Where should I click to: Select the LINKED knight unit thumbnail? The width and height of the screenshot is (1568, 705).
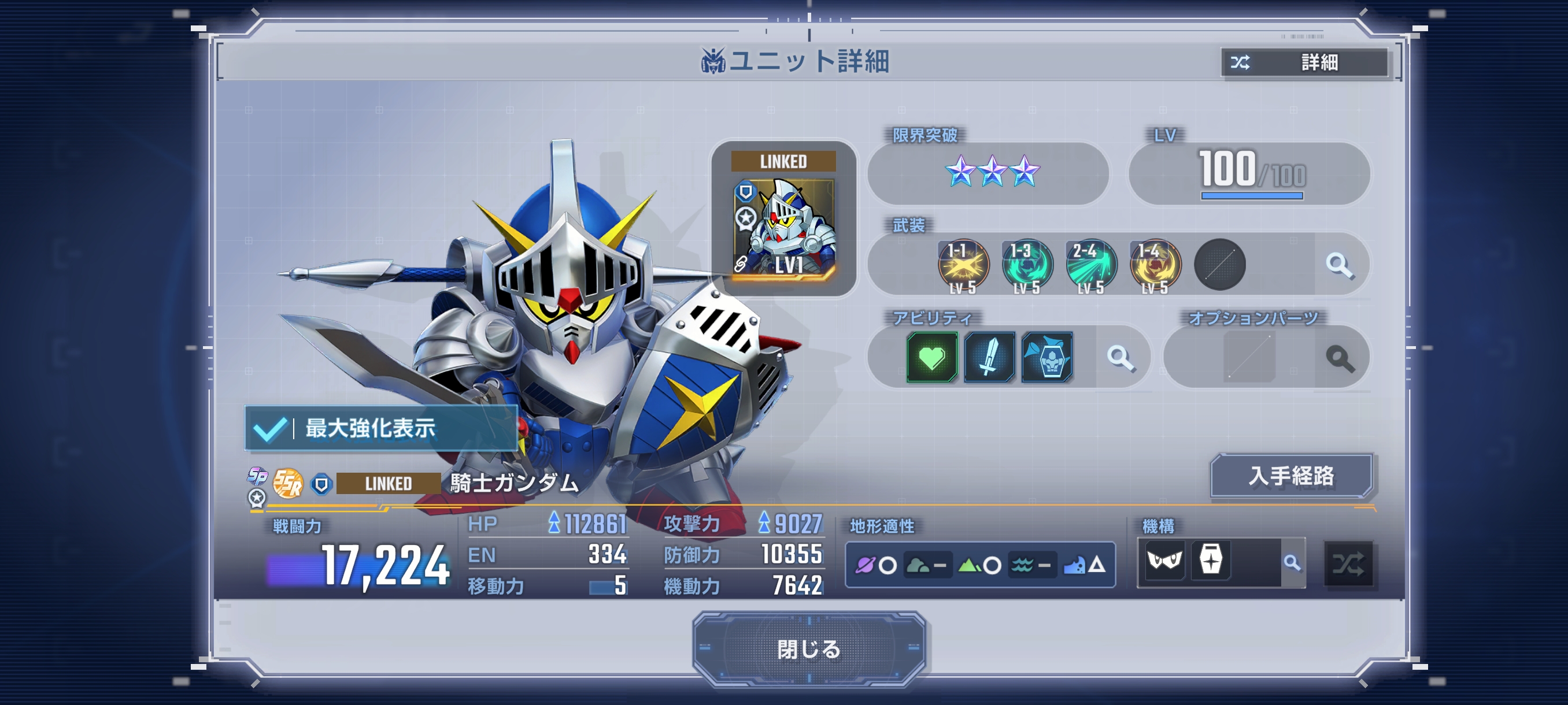(x=783, y=219)
